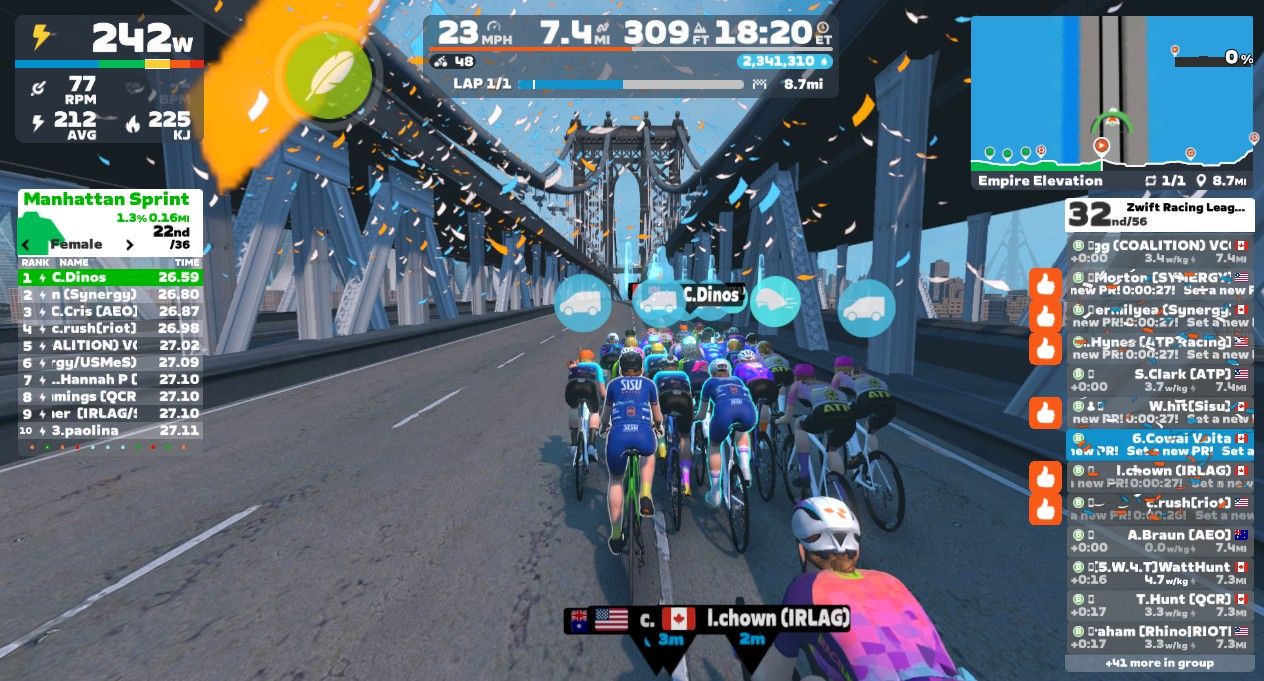The image size is (1264, 681).
Task: Select C.Dinos in the sprint leaderboard
Action: tap(110, 277)
